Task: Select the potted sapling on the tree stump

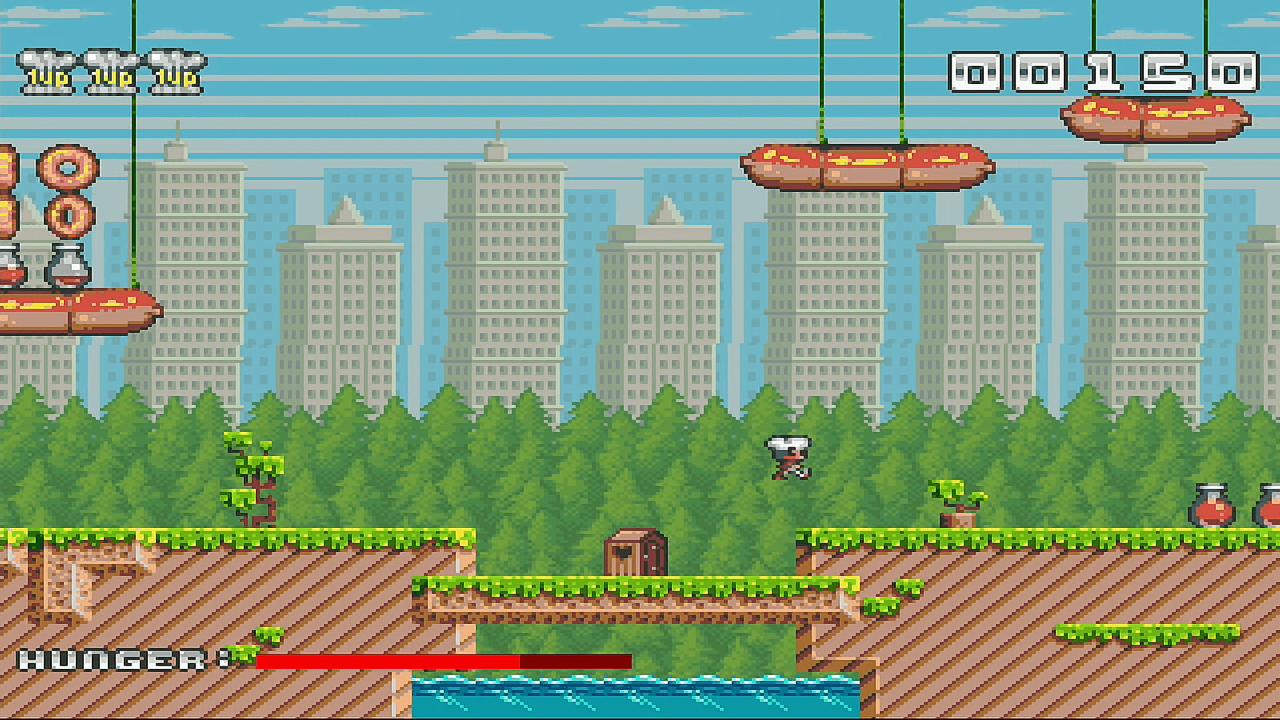Action: pyautogui.click(x=955, y=498)
